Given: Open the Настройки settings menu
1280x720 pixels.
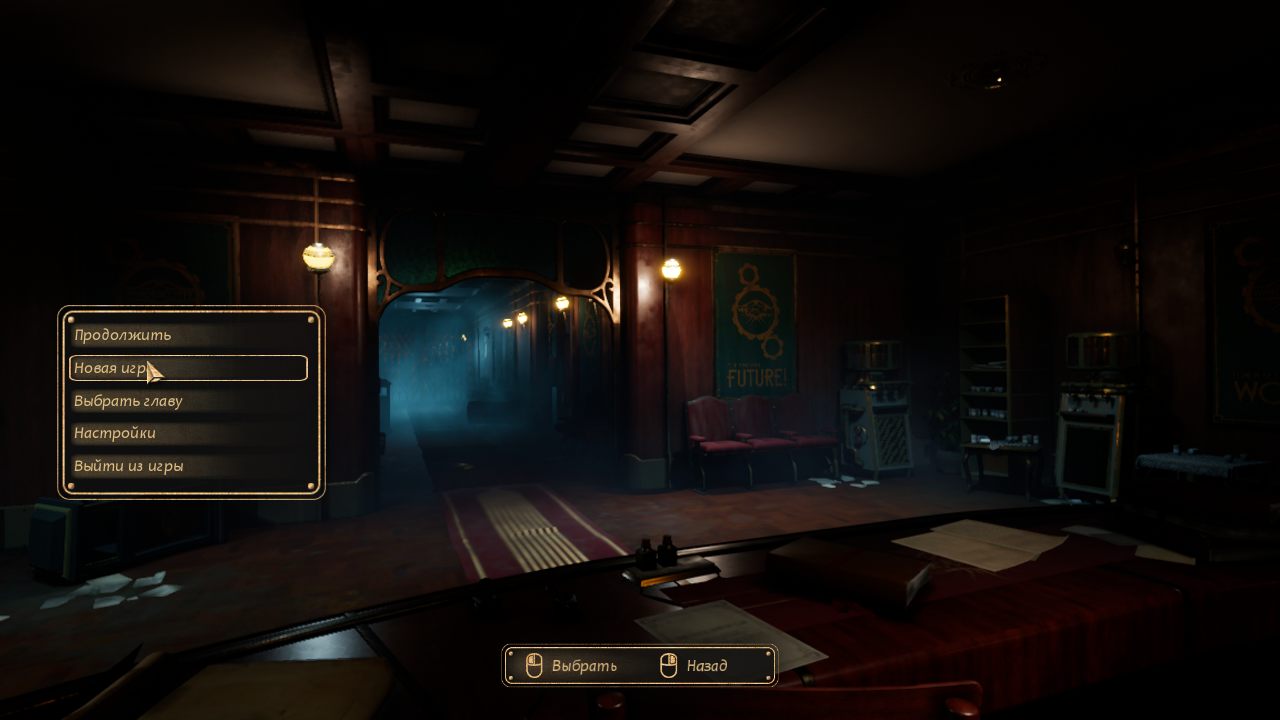Looking at the screenshot, I should [x=115, y=433].
